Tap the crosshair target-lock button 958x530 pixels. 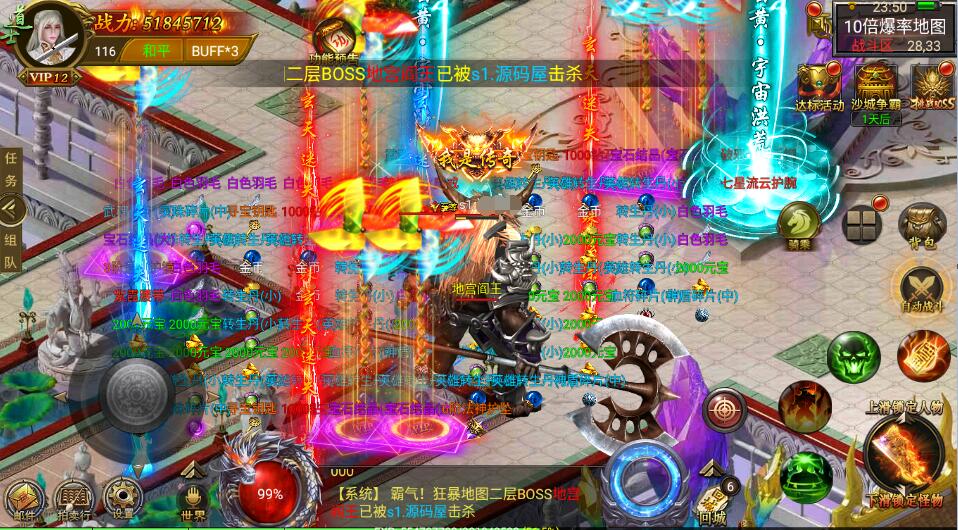coord(725,408)
